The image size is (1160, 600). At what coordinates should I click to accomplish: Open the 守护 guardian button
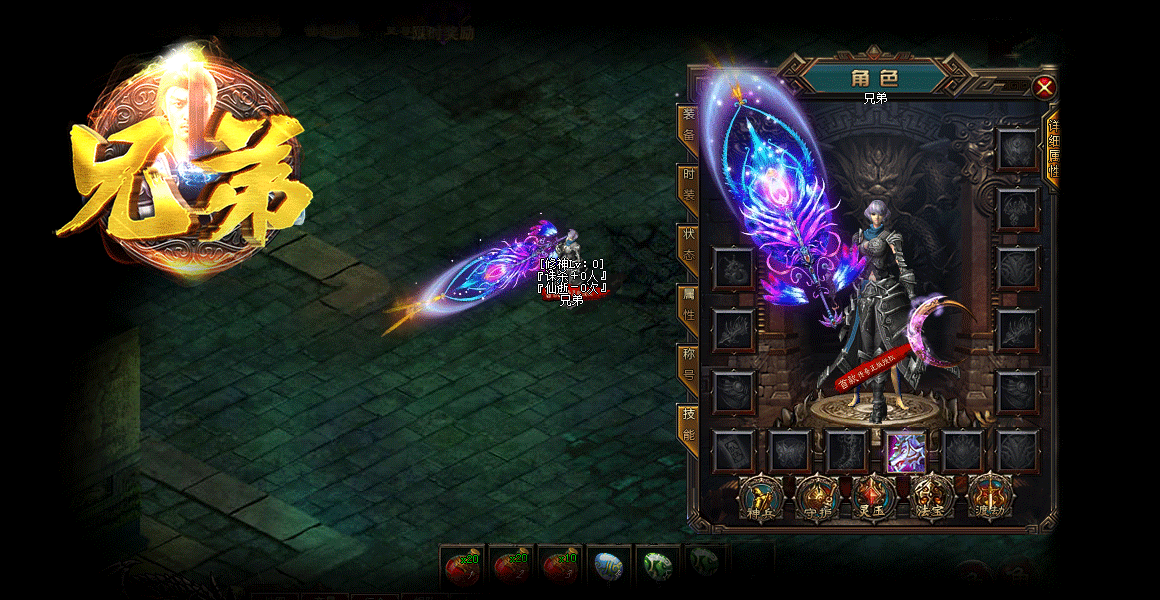coord(816,497)
